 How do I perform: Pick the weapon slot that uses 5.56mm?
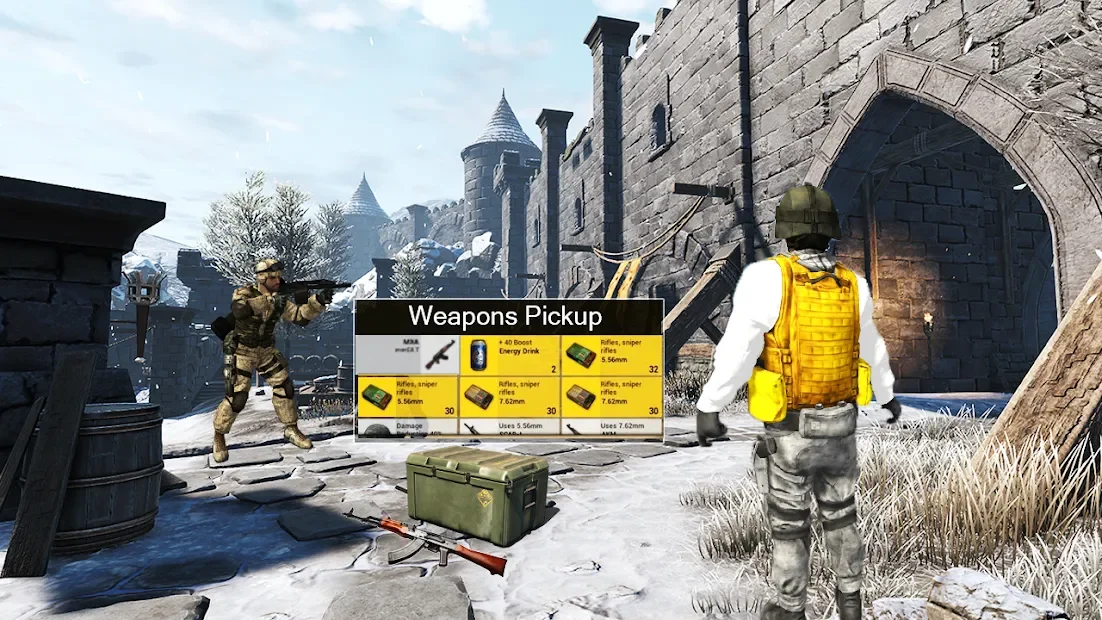tap(508, 428)
